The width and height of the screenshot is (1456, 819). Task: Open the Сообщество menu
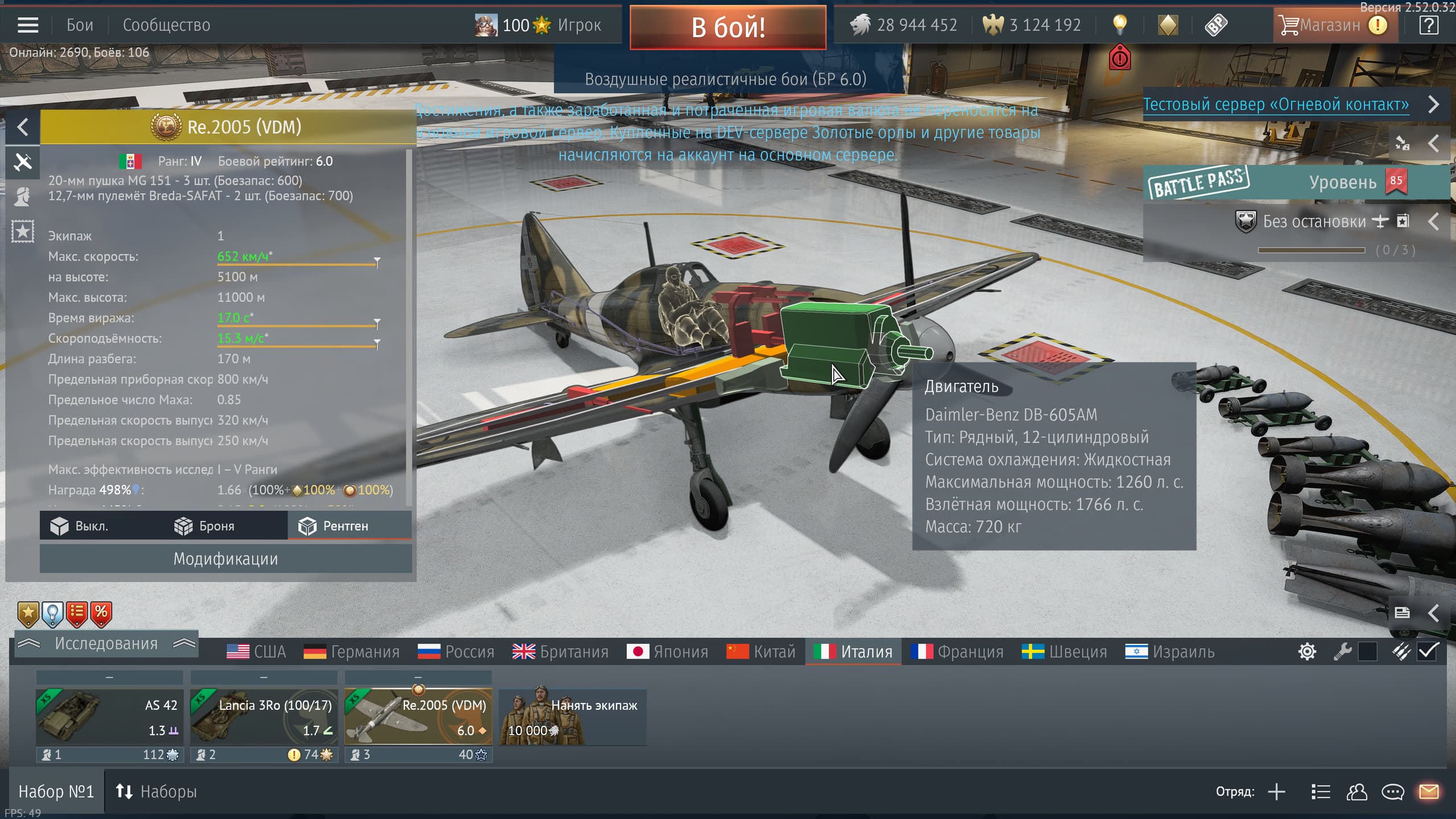click(166, 25)
